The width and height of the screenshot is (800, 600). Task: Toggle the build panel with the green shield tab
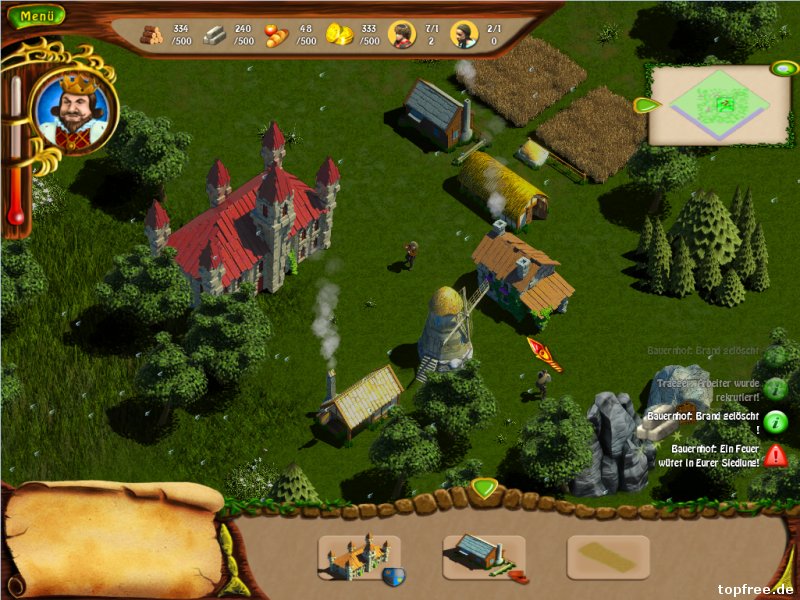click(x=484, y=489)
